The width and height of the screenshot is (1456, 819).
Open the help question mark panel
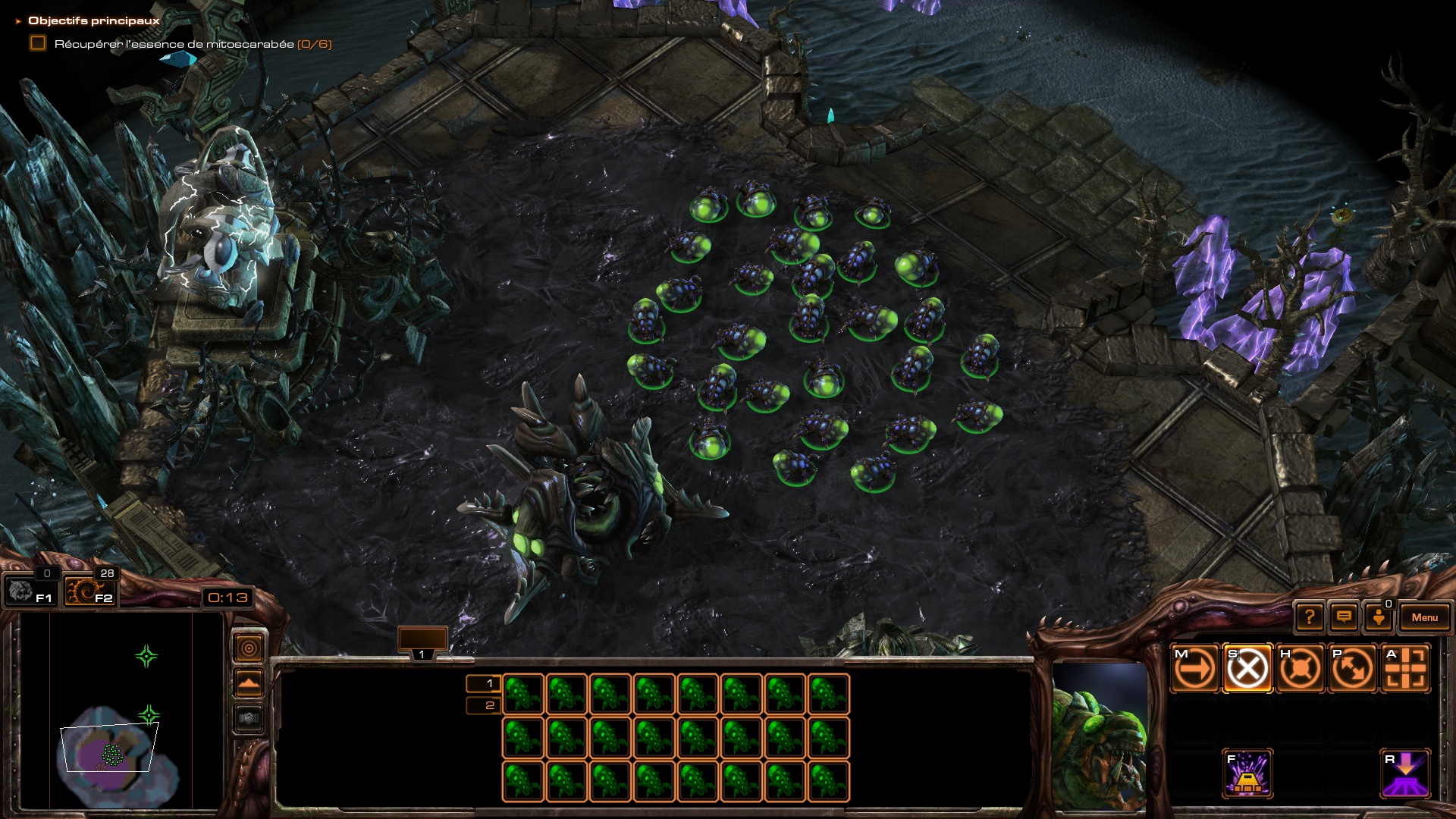point(1310,617)
